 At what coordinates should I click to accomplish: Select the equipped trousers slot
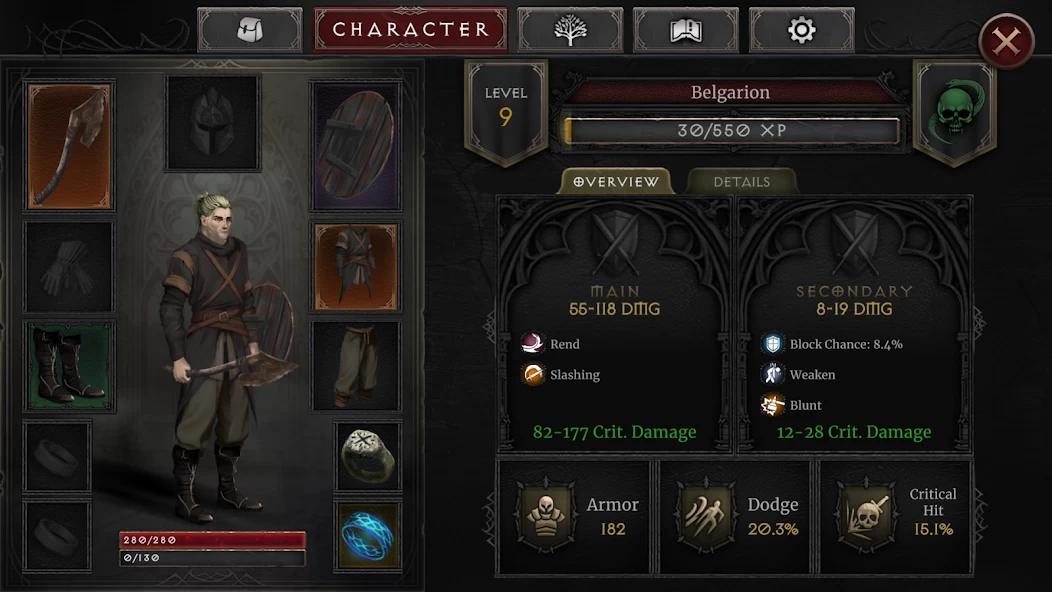pyautogui.click(x=357, y=365)
